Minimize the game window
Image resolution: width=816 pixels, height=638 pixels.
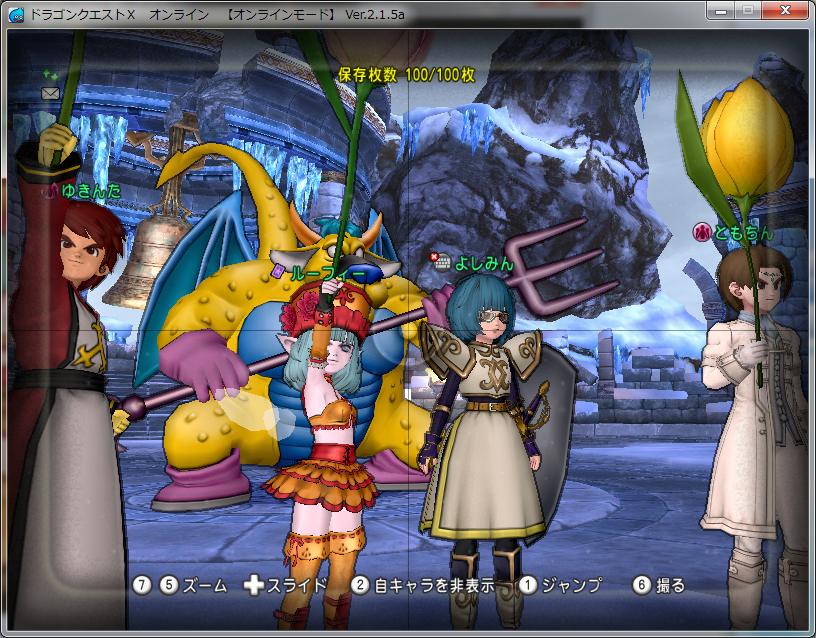click(722, 9)
